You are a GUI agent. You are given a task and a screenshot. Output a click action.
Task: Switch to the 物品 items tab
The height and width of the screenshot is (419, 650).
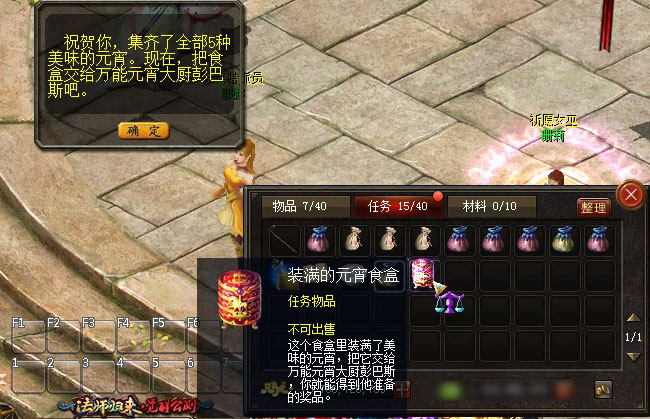point(295,206)
